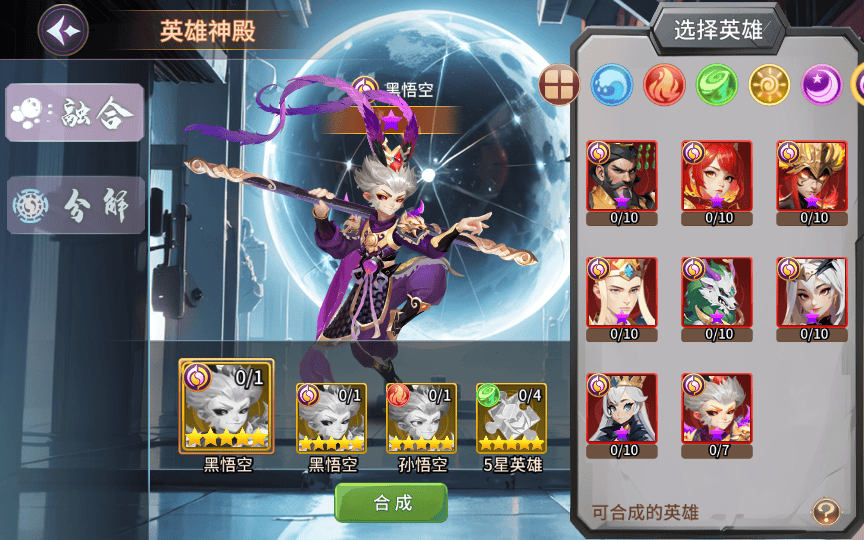The image size is (864, 540).
Task: Select the silver-haired crowned girl portrait
Action: tap(621, 409)
